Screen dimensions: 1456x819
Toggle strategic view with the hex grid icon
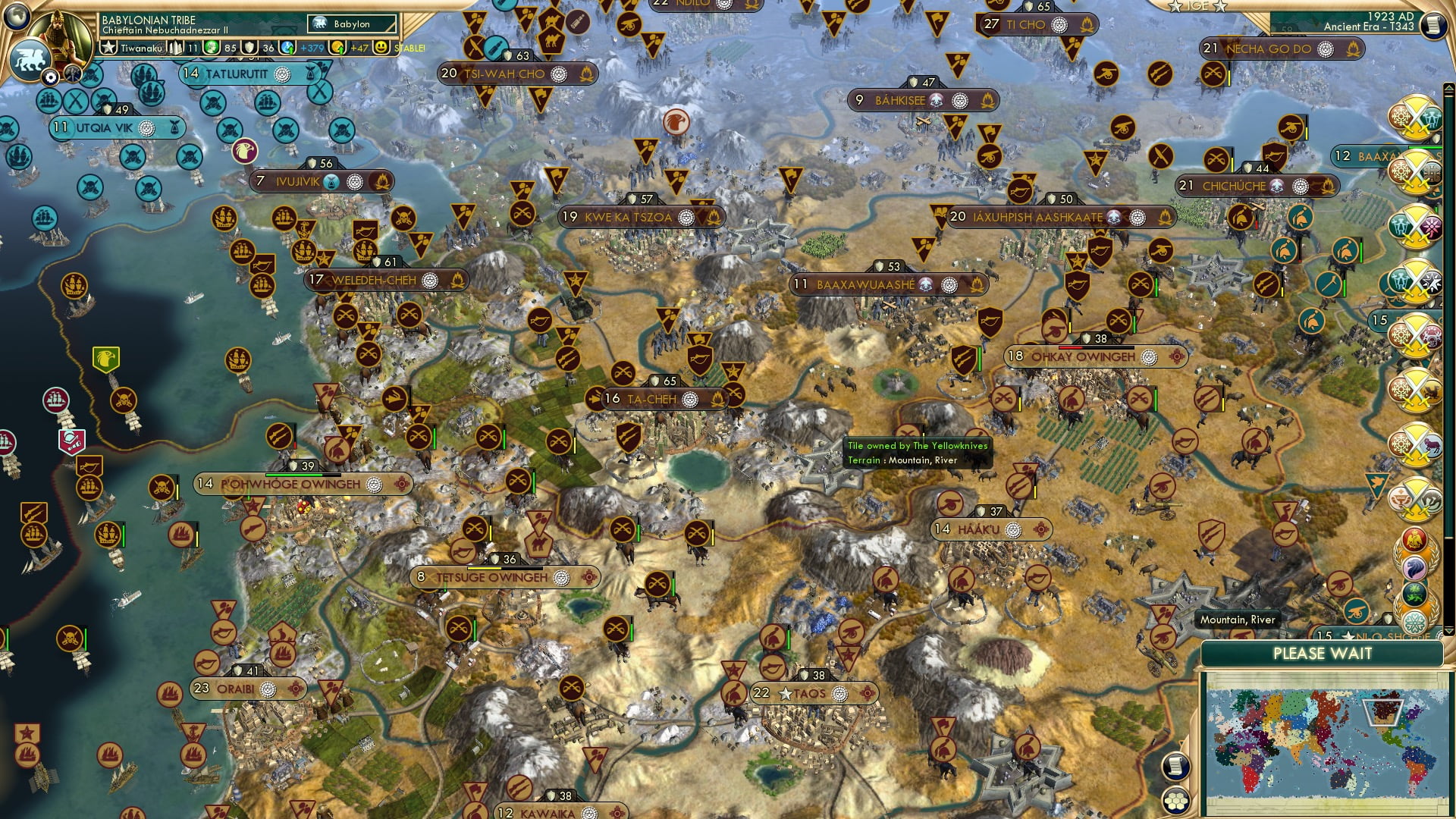click(1177, 802)
